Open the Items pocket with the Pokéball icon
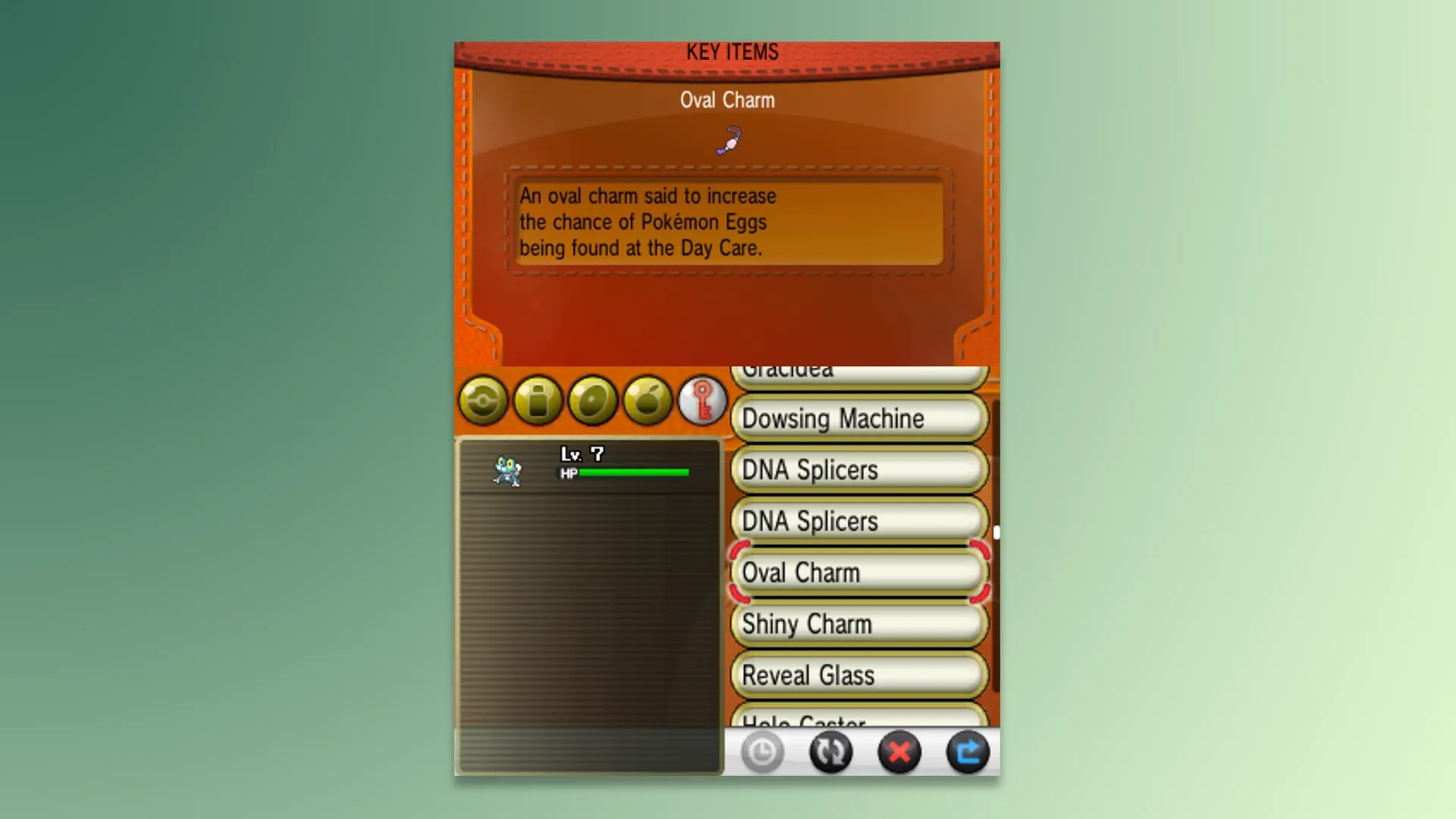The width and height of the screenshot is (1456, 819). pyautogui.click(x=483, y=400)
